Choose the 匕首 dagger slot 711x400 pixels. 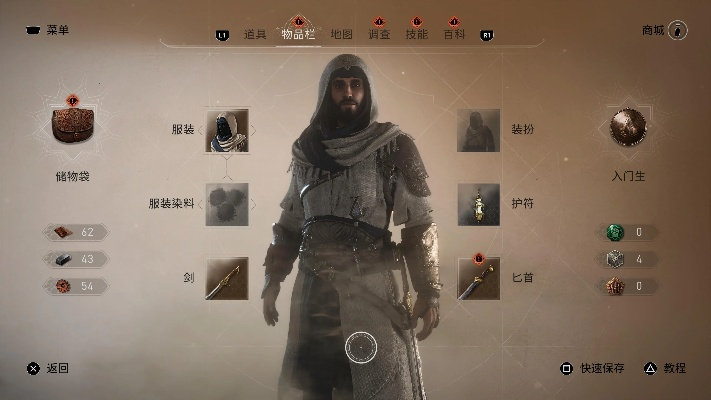tap(478, 277)
